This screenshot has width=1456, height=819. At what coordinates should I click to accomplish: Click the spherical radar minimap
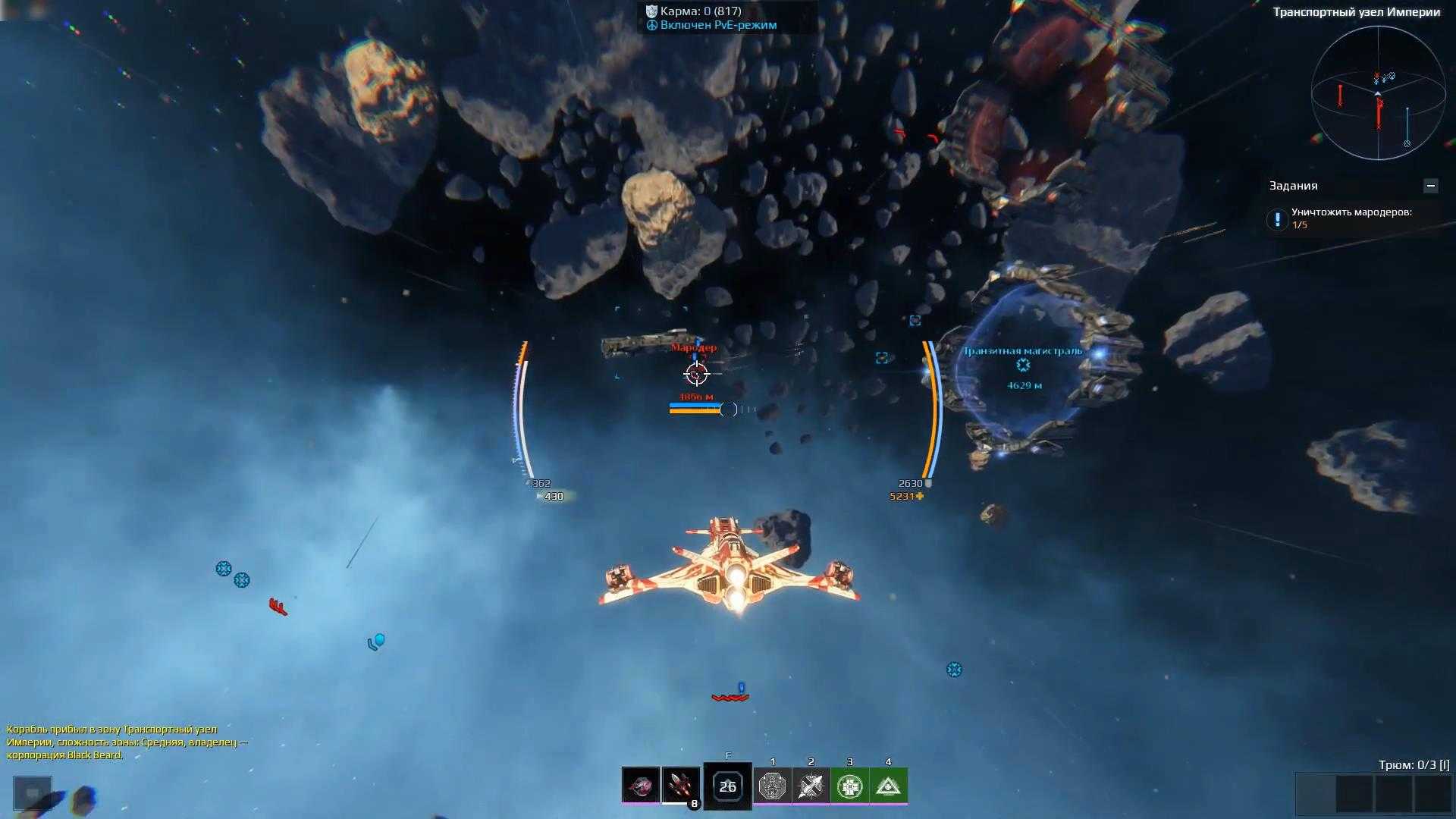point(1378,93)
